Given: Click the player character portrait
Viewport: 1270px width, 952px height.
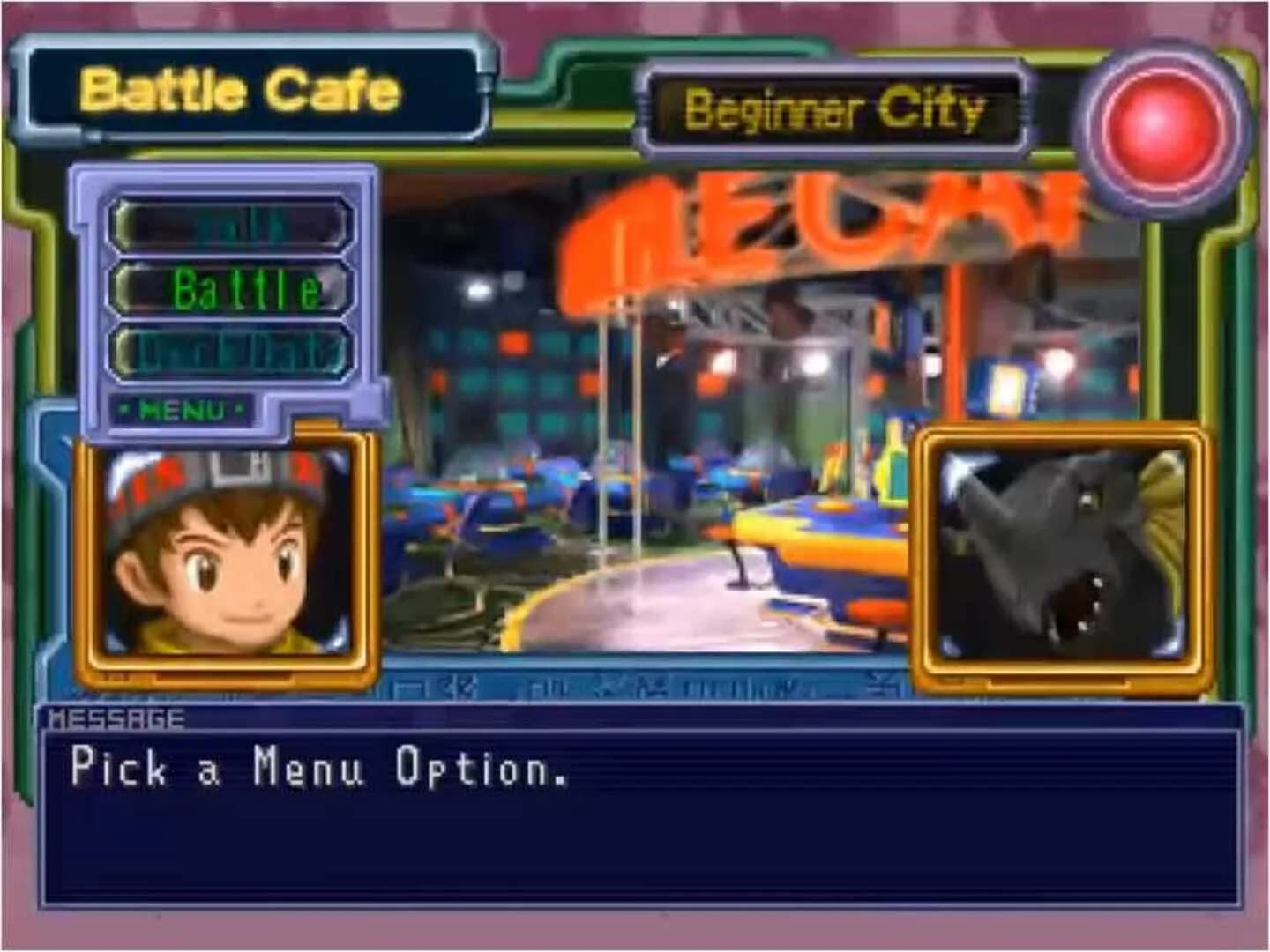Looking at the screenshot, I should (x=222, y=554).
